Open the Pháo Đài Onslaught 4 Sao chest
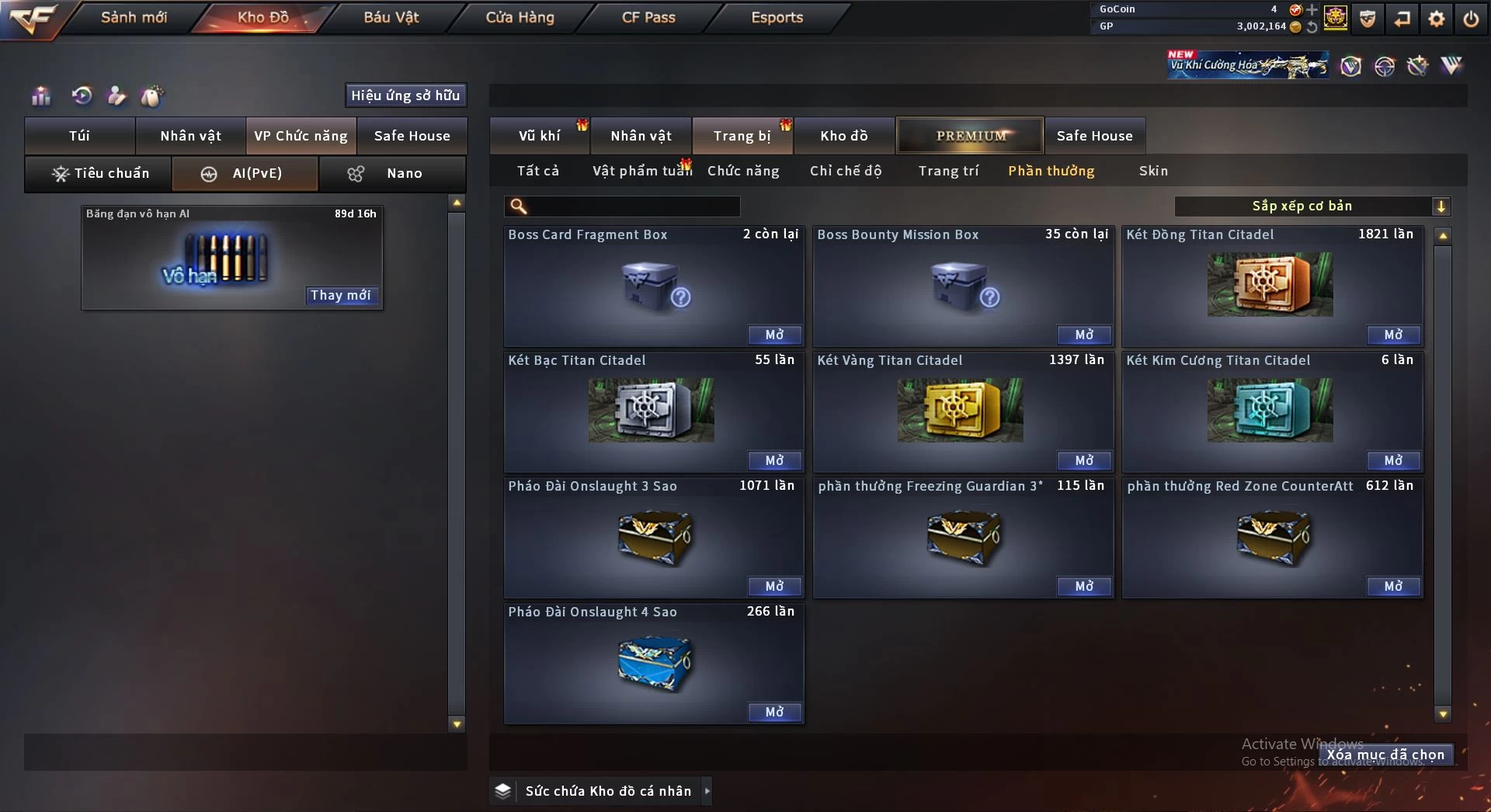Viewport: 1491px width, 812px height. (774, 712)
